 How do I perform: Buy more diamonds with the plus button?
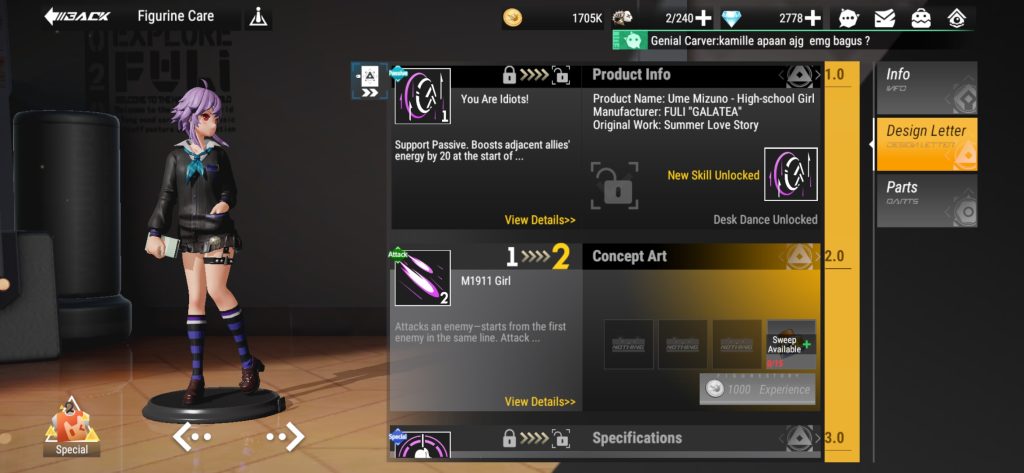click(x=813, y=18)
